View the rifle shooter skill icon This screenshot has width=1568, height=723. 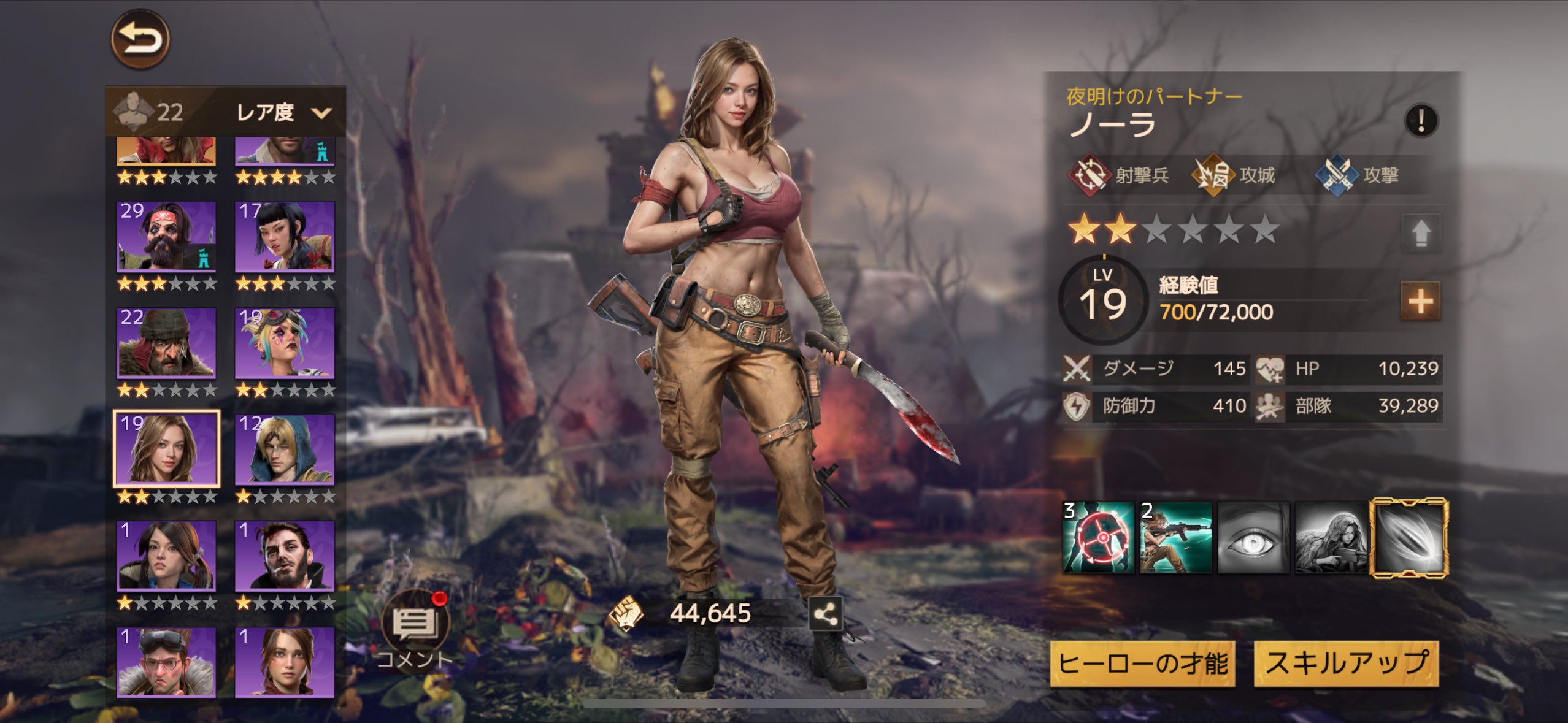[x=1176, y=538]
